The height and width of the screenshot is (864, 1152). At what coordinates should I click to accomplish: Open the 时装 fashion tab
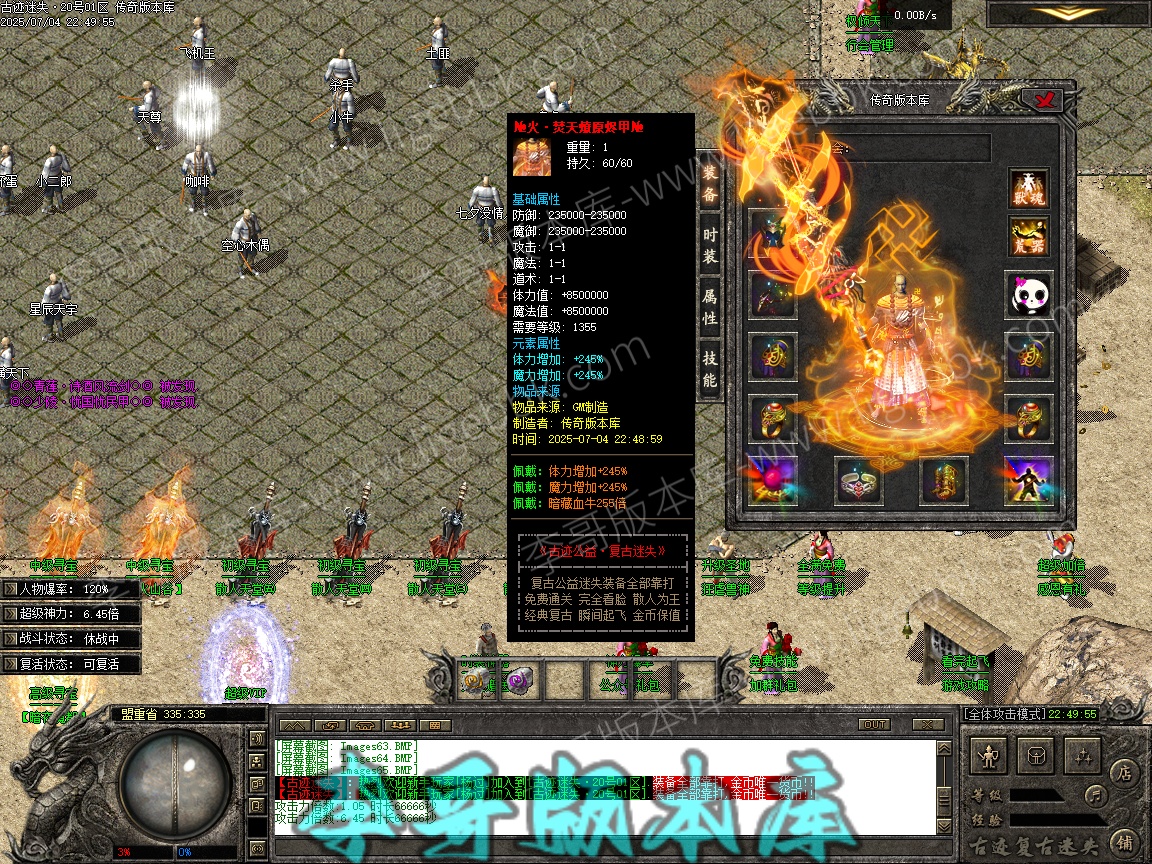pos(709,246)
